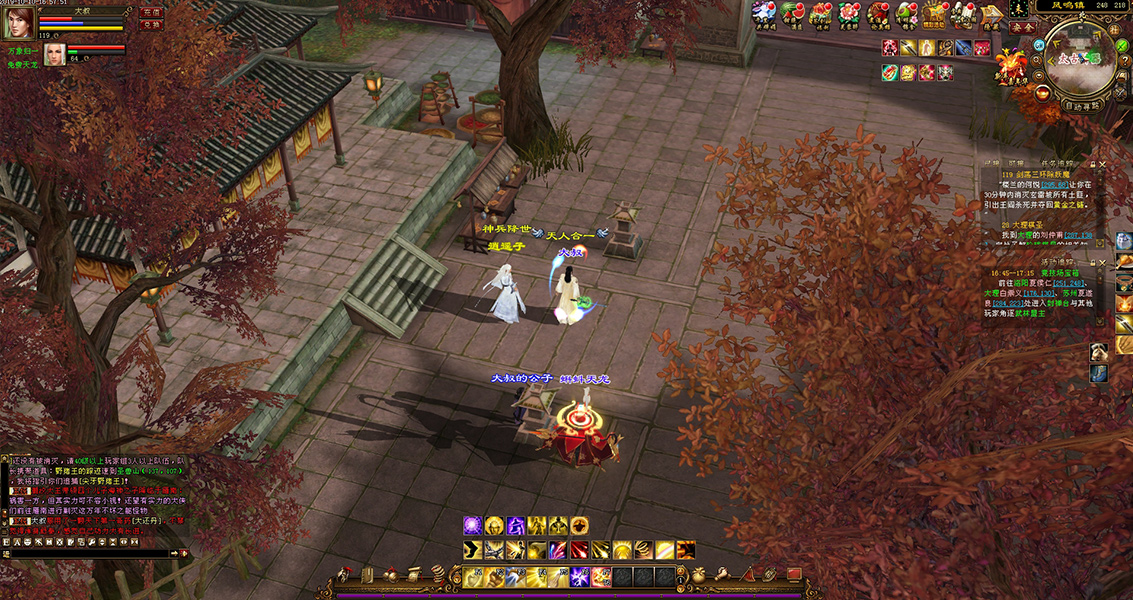Open the helmet character icon in bottom bar

[345, 575]
